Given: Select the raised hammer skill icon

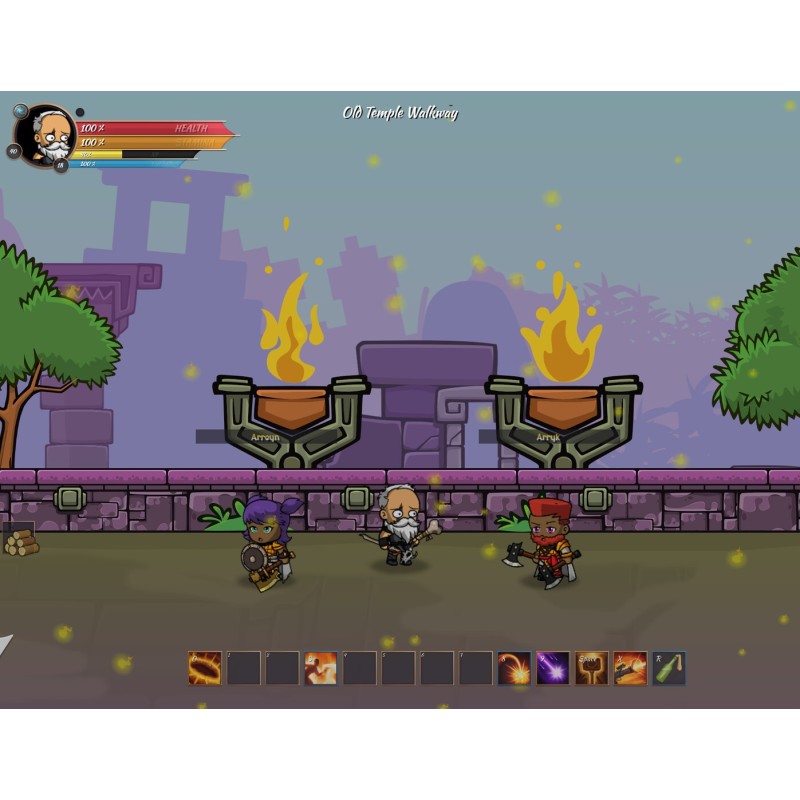Looking at the screenshot, I should [592, 668].
